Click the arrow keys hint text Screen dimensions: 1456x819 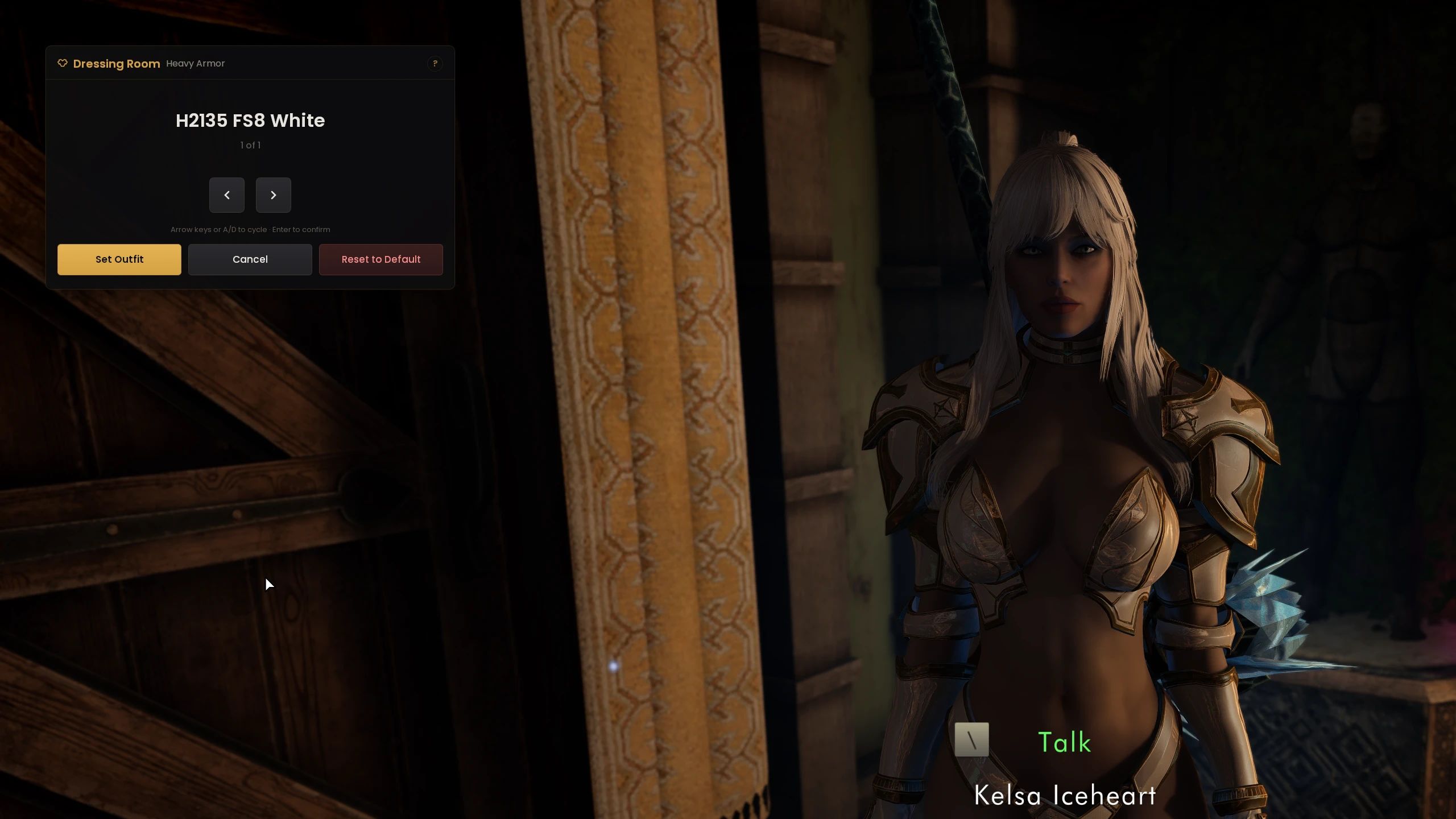point(250,229)
